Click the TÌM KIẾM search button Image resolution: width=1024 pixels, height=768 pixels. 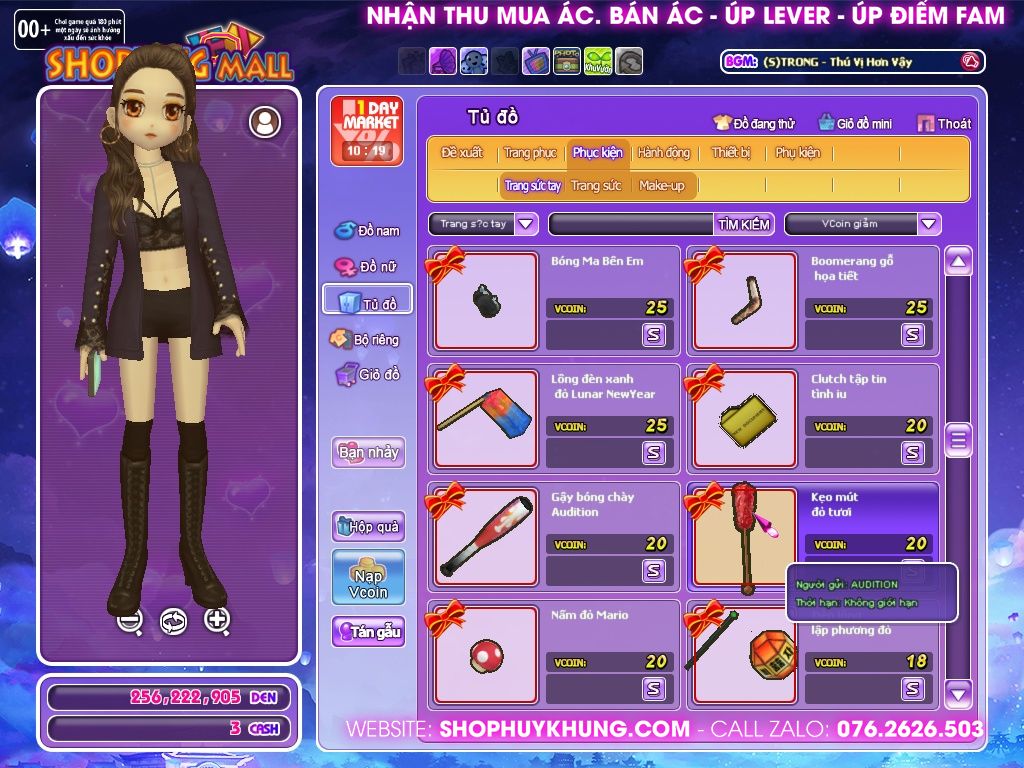click(744, 224)
